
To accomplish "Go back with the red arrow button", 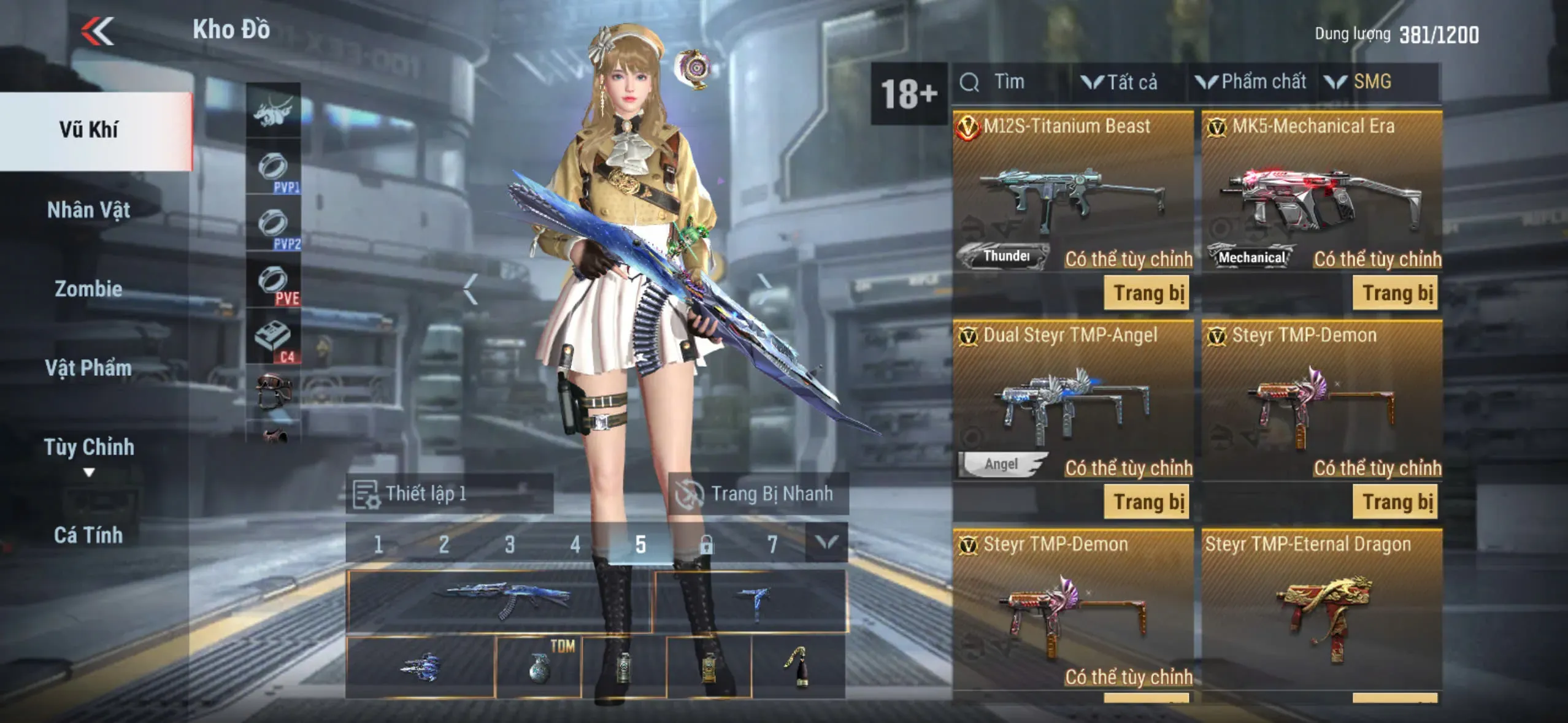I will tap(98, 31).
